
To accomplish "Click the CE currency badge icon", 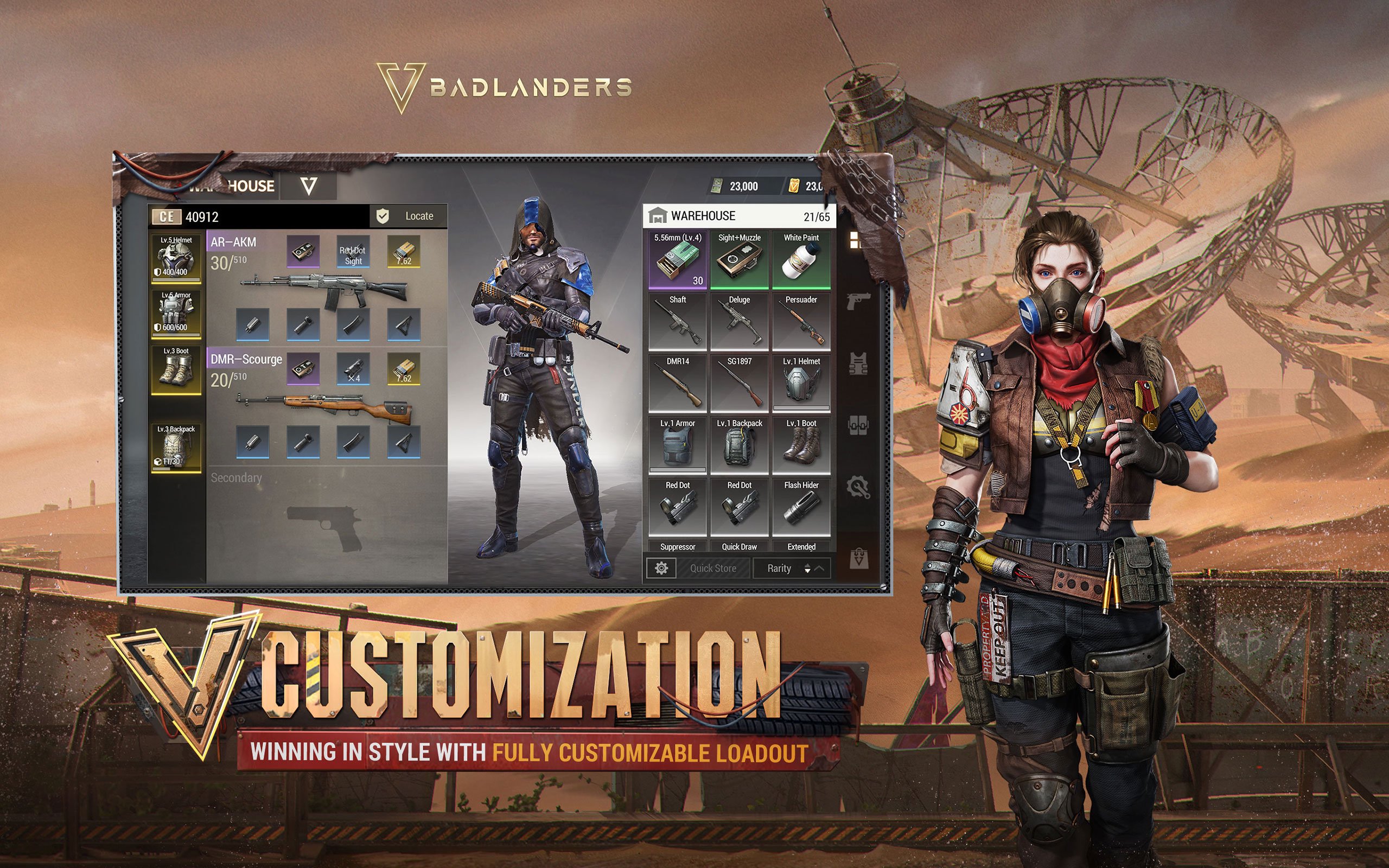I will (x=166, y=216).
